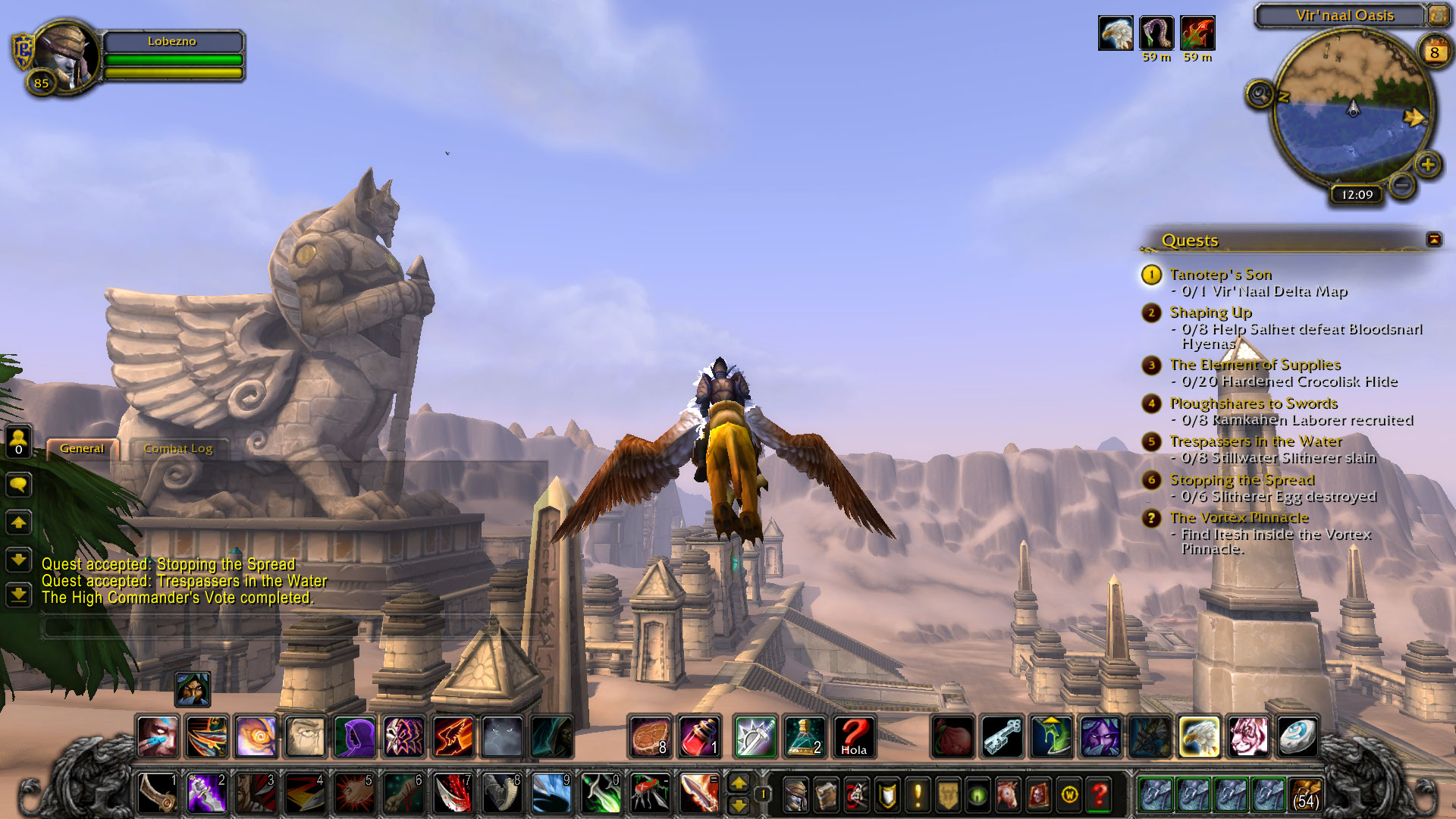The image size is (1456, 819).
Task: Open the backpack showing 54 free slots
Action: [x=1304, y=794]
